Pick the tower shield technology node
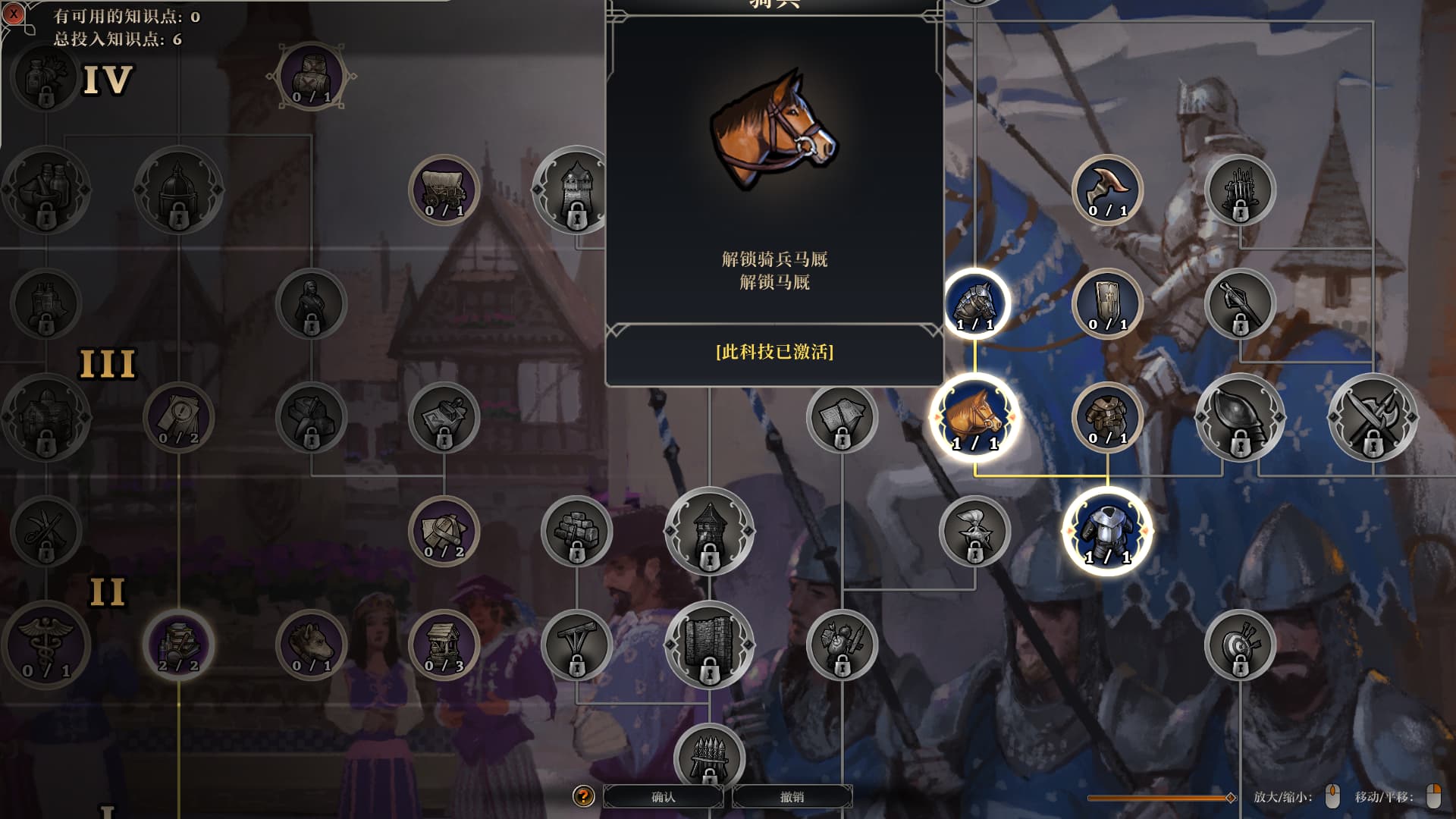Screen dimensions: 1456x819 [x=1107, y=303]
